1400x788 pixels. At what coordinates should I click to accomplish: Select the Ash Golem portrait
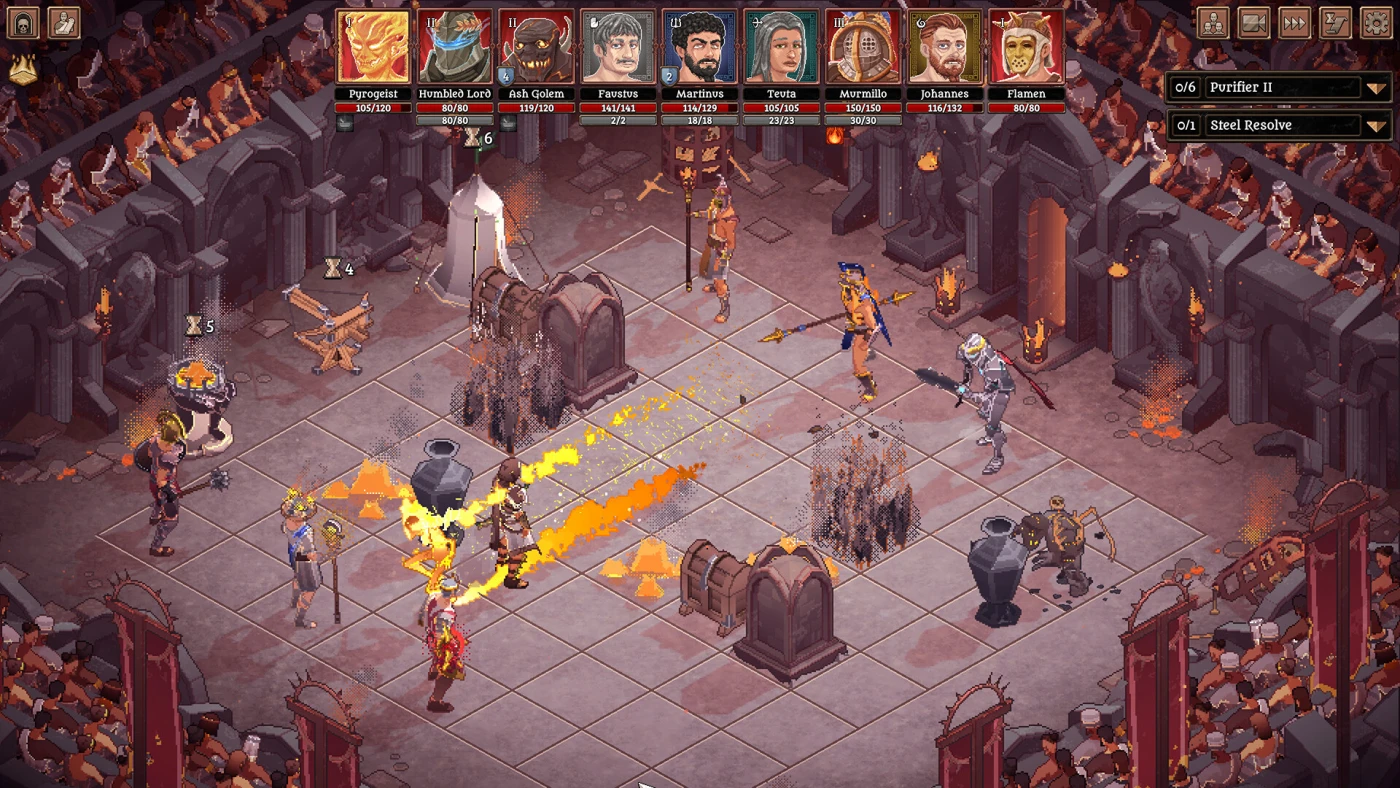tap(536, 48)
